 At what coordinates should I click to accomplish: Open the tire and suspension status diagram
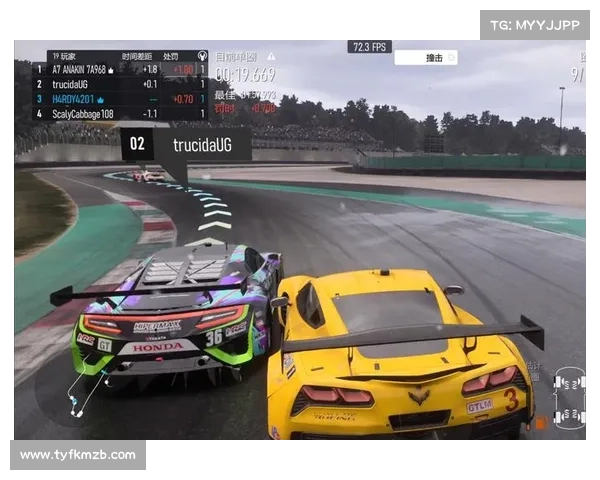point(571,397)
